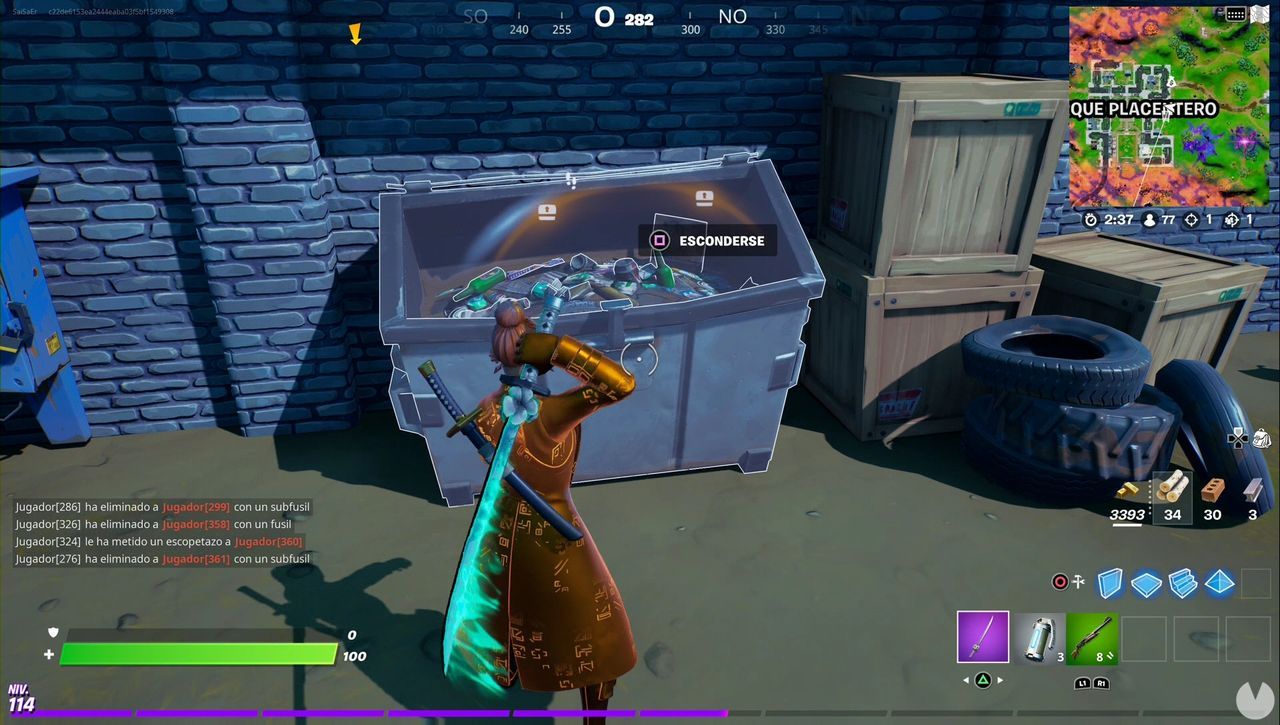
Task: Click the players remaining icon showing 77
Action: click(1150, 220)
